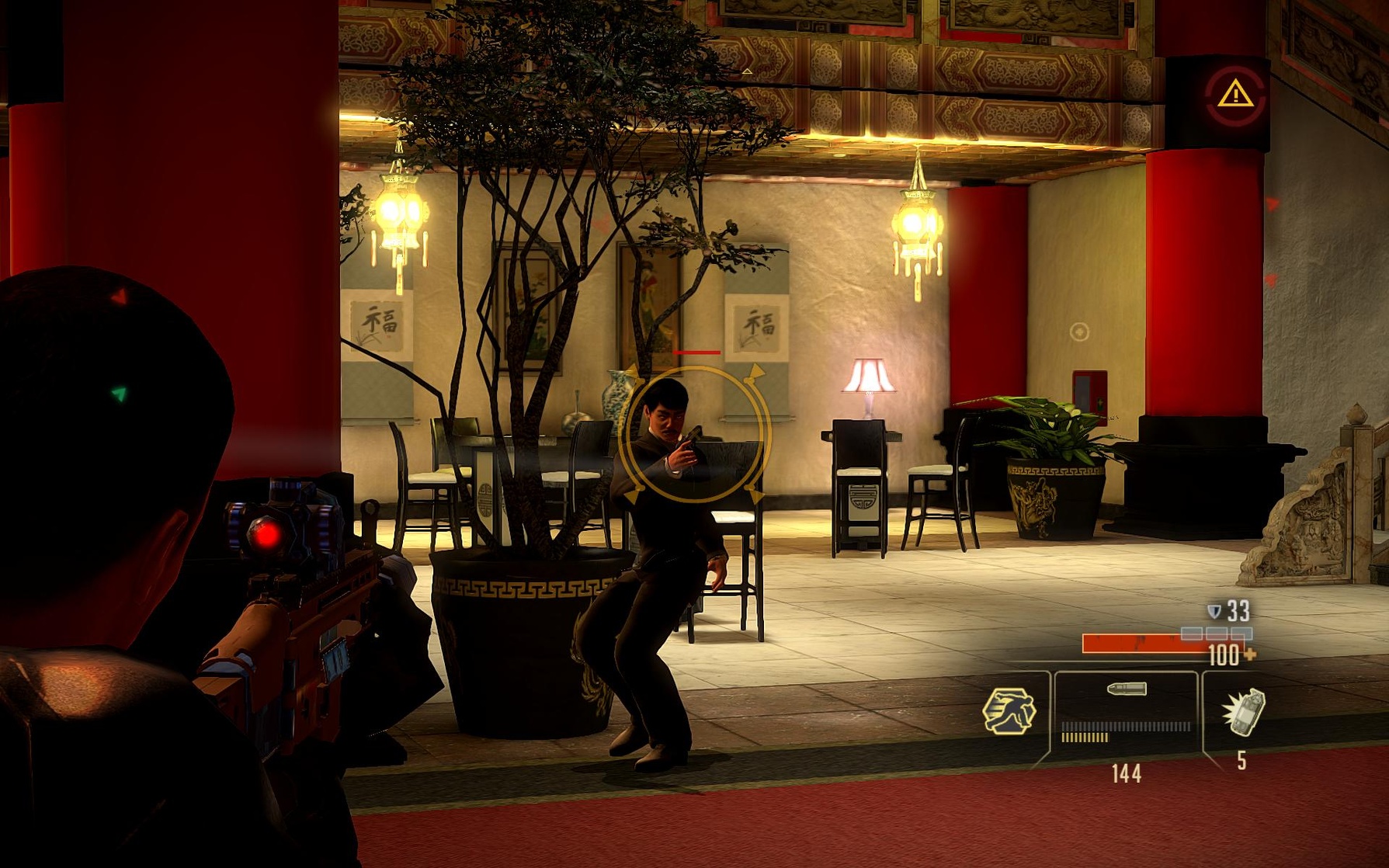
Task: Click the circular waypoint marker near the door
Action: 1078,334
